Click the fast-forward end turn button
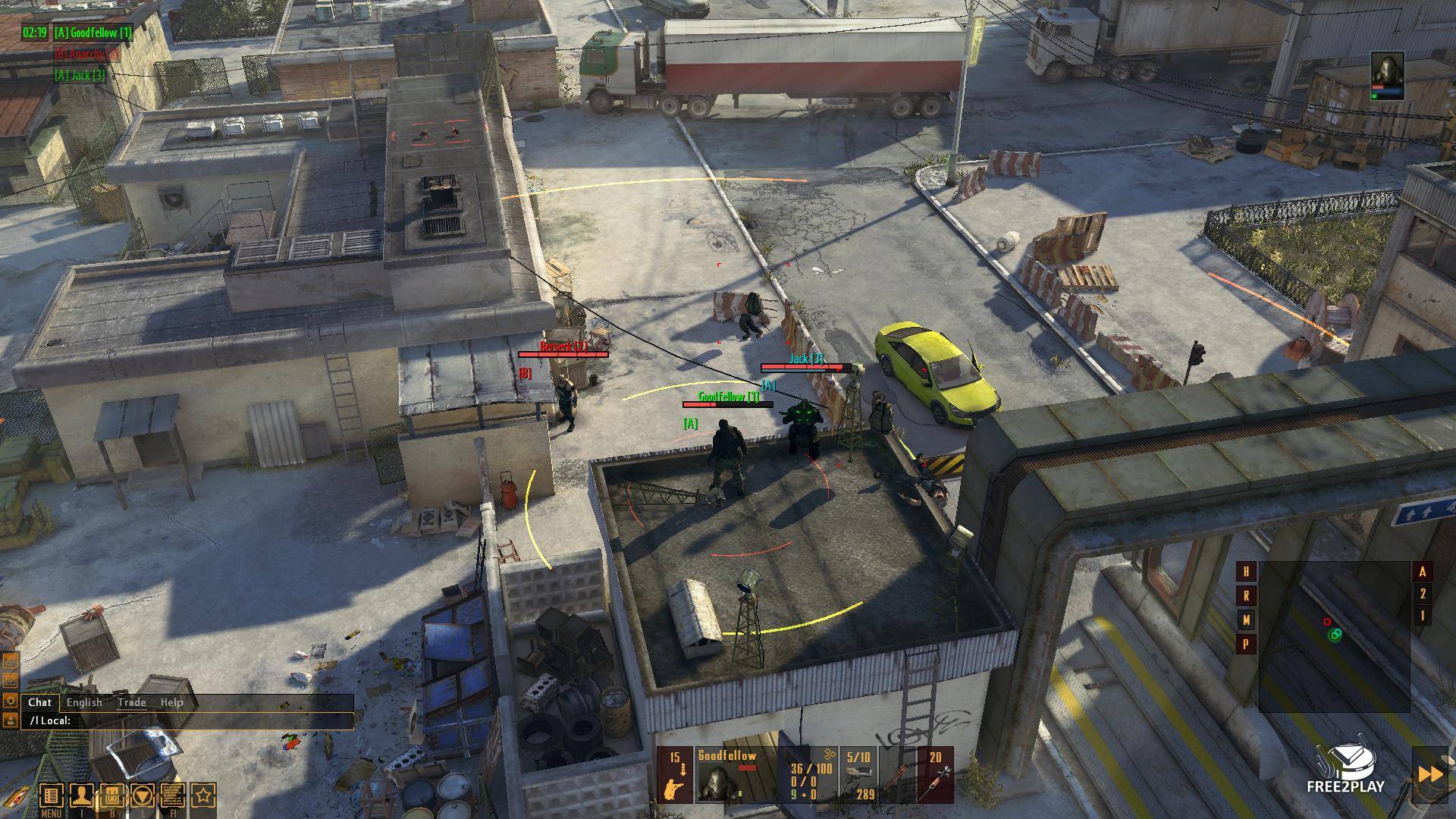This screenshot has height=819, width=1456. tap(1430, 774)
